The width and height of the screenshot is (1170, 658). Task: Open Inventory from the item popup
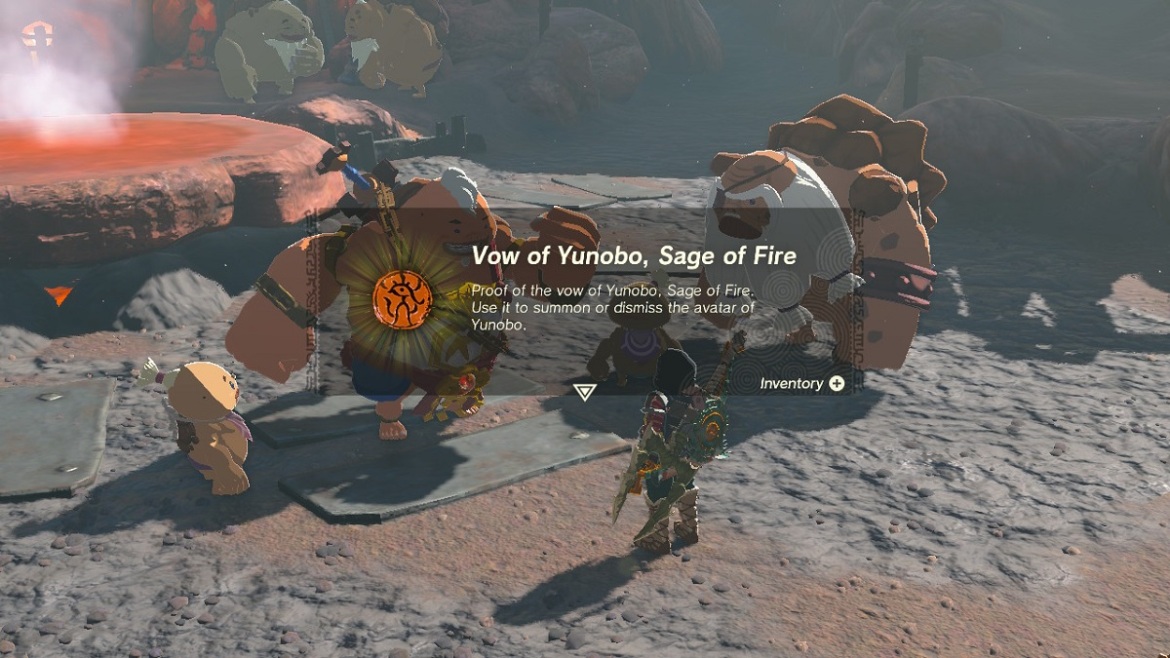802,383
